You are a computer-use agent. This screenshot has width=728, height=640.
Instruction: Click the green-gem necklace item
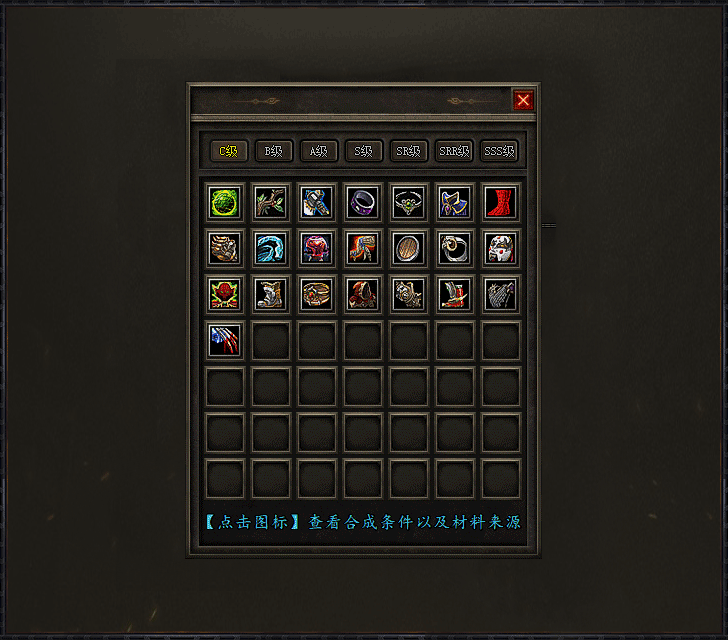point(408,202)
